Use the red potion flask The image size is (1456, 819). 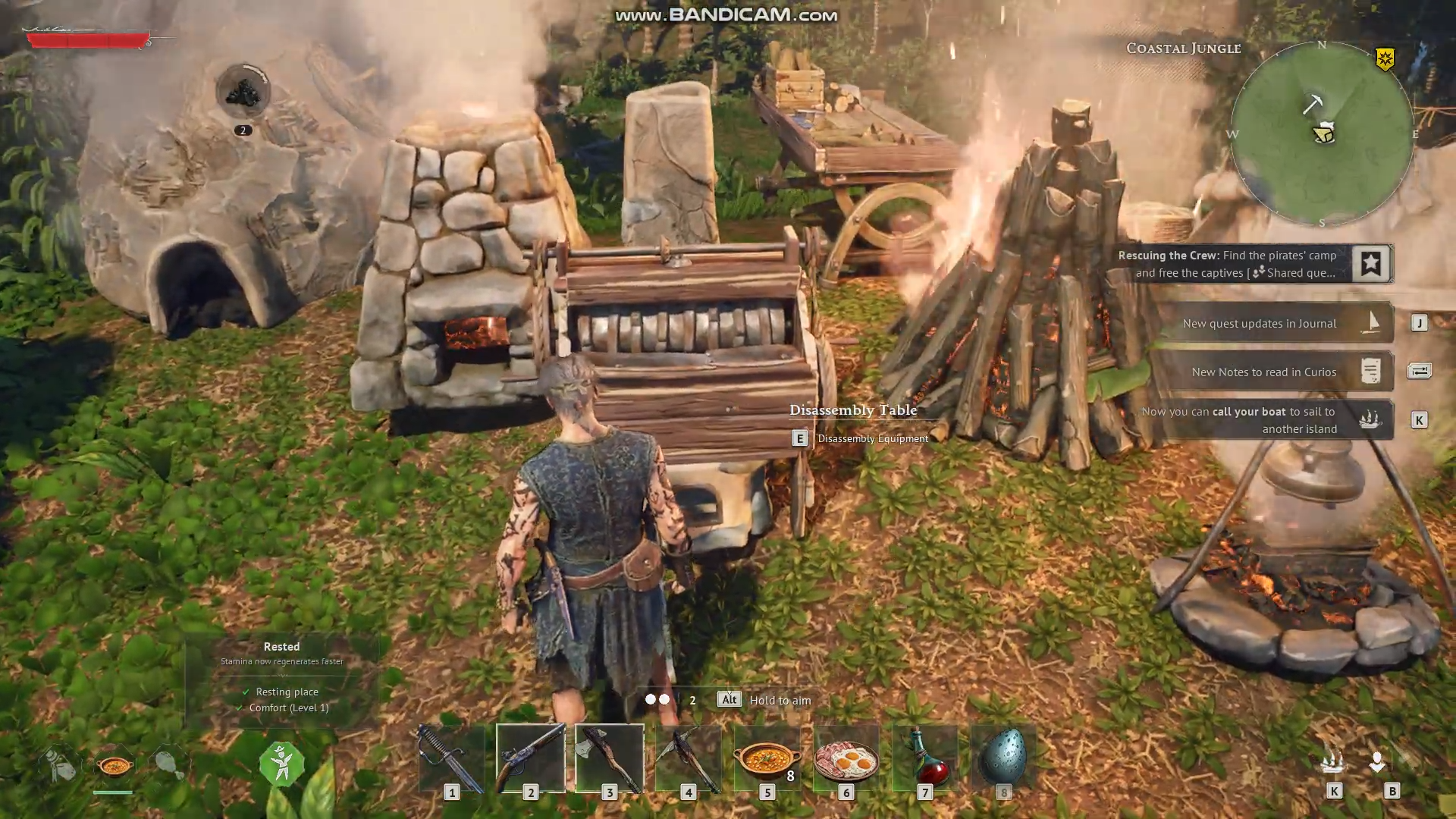[x=924, y=758]
